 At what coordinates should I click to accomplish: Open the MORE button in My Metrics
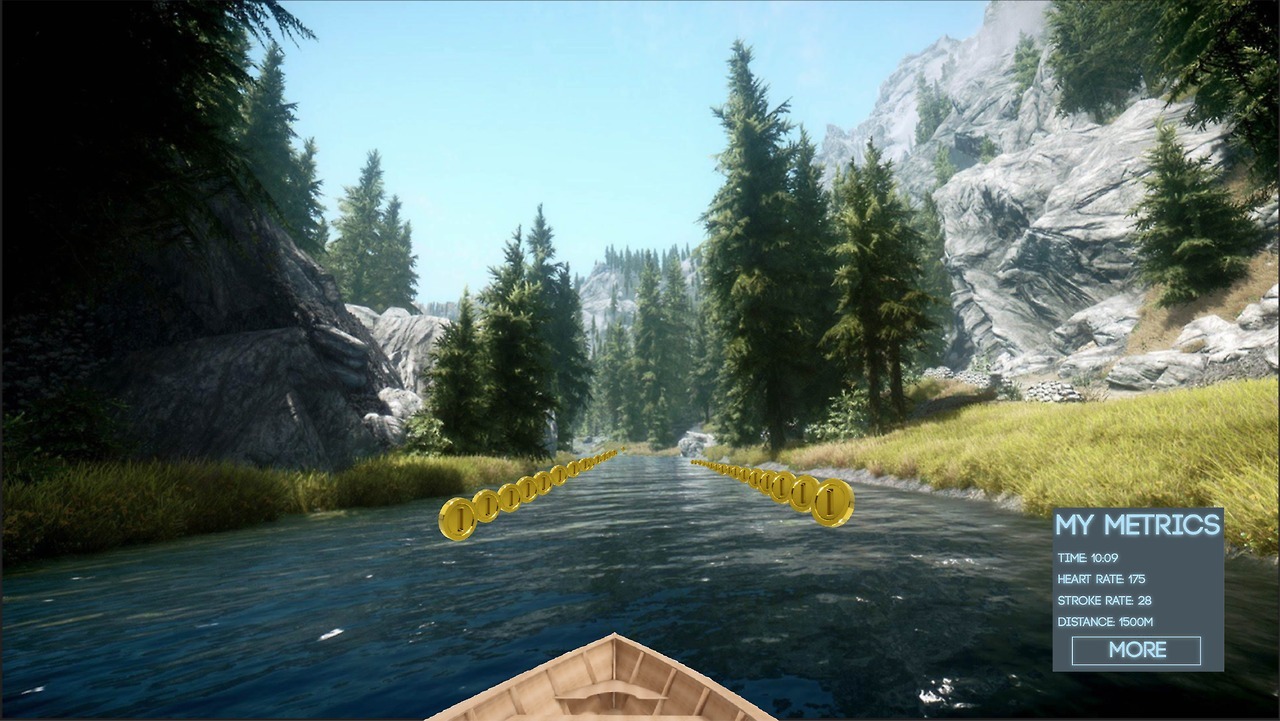click(x=1136, y=650)
